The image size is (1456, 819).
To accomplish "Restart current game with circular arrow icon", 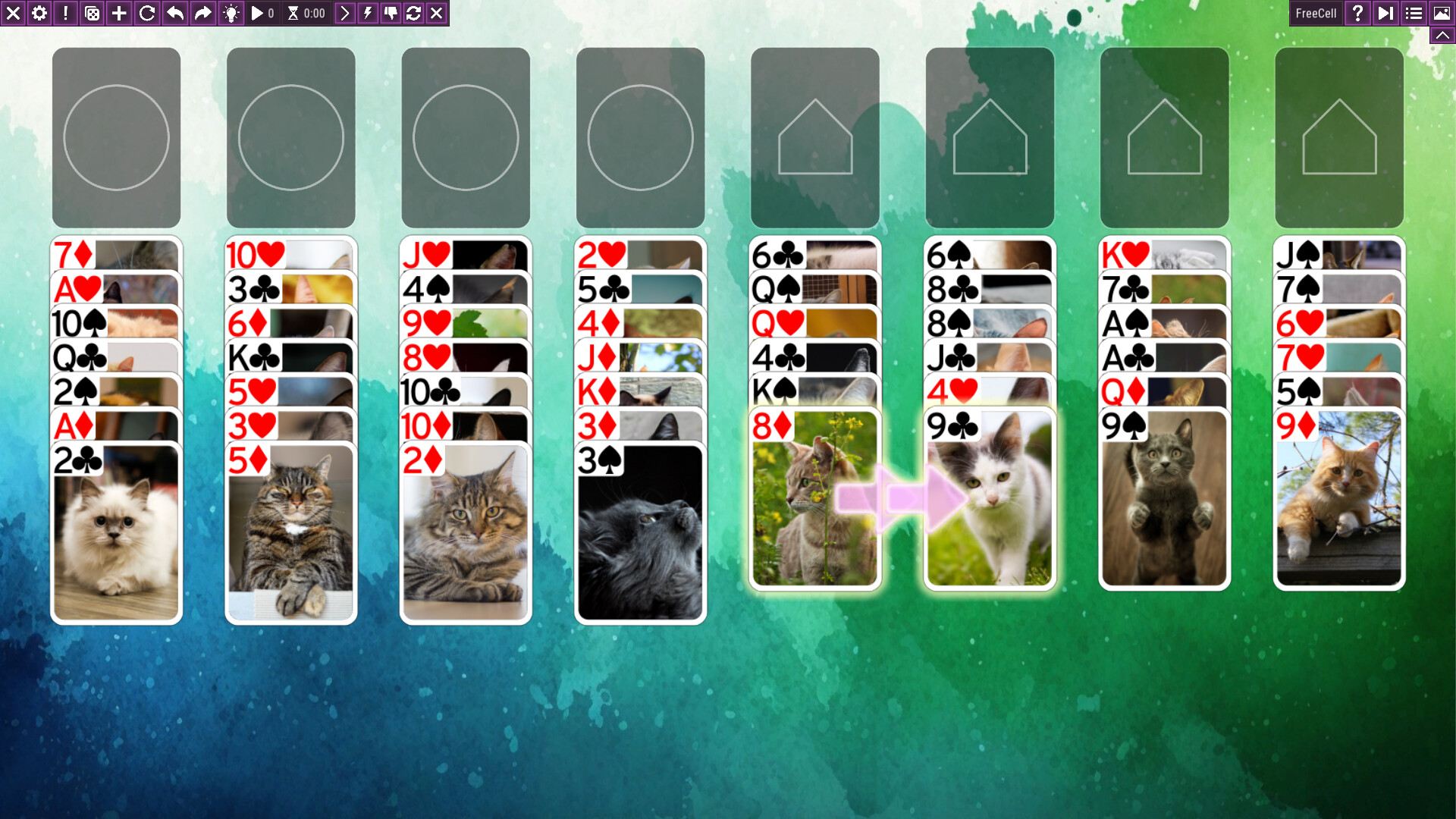I will click(145, 13).
